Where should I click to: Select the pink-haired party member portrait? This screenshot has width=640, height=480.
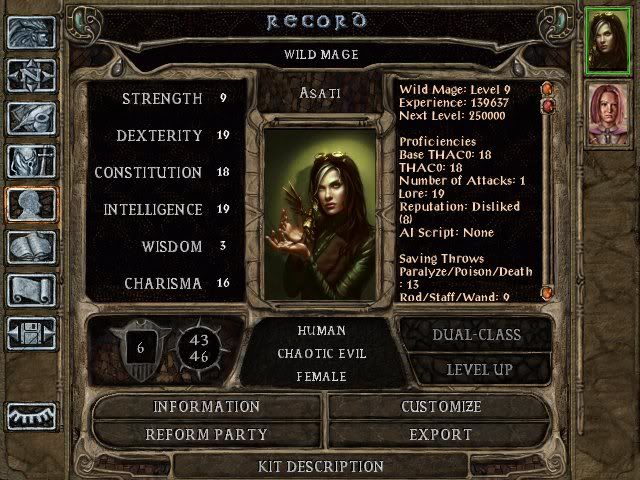pyautogui.click(x=605, y=113)
